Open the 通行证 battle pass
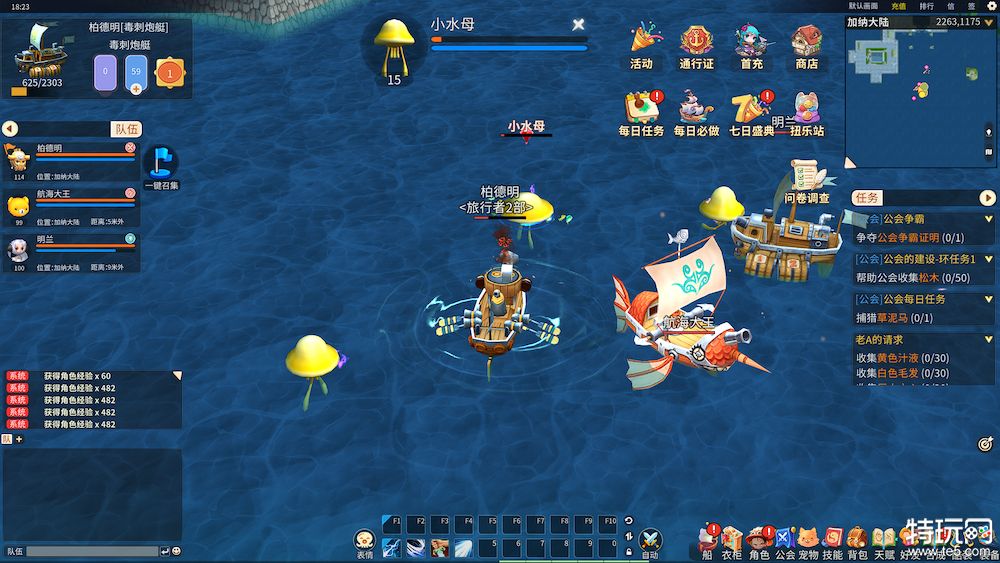Screen dimensions: 1000x563 (696, 45)
